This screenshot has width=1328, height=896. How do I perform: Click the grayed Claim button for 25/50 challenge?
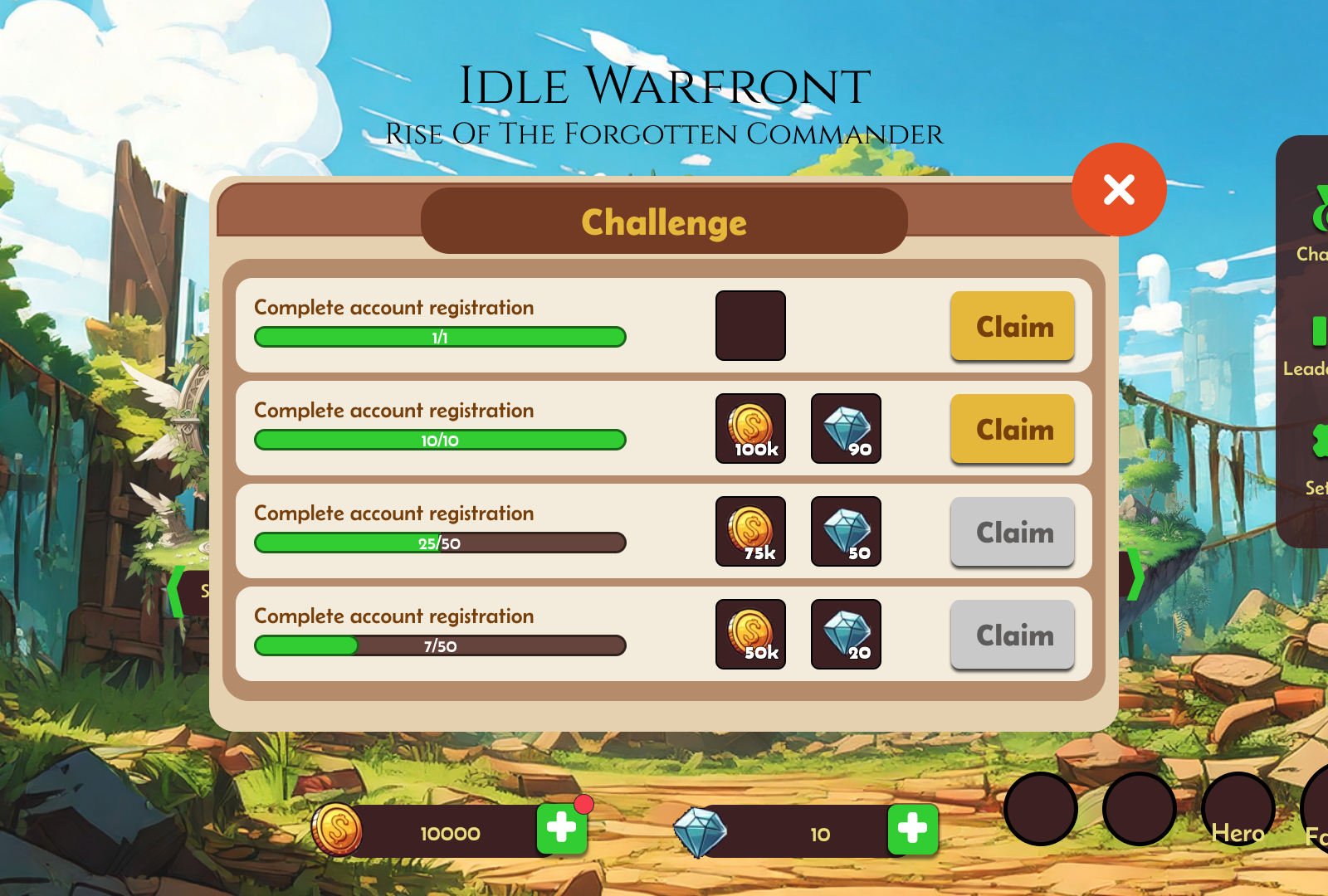pyautogui.click(x=1012, y=532)
